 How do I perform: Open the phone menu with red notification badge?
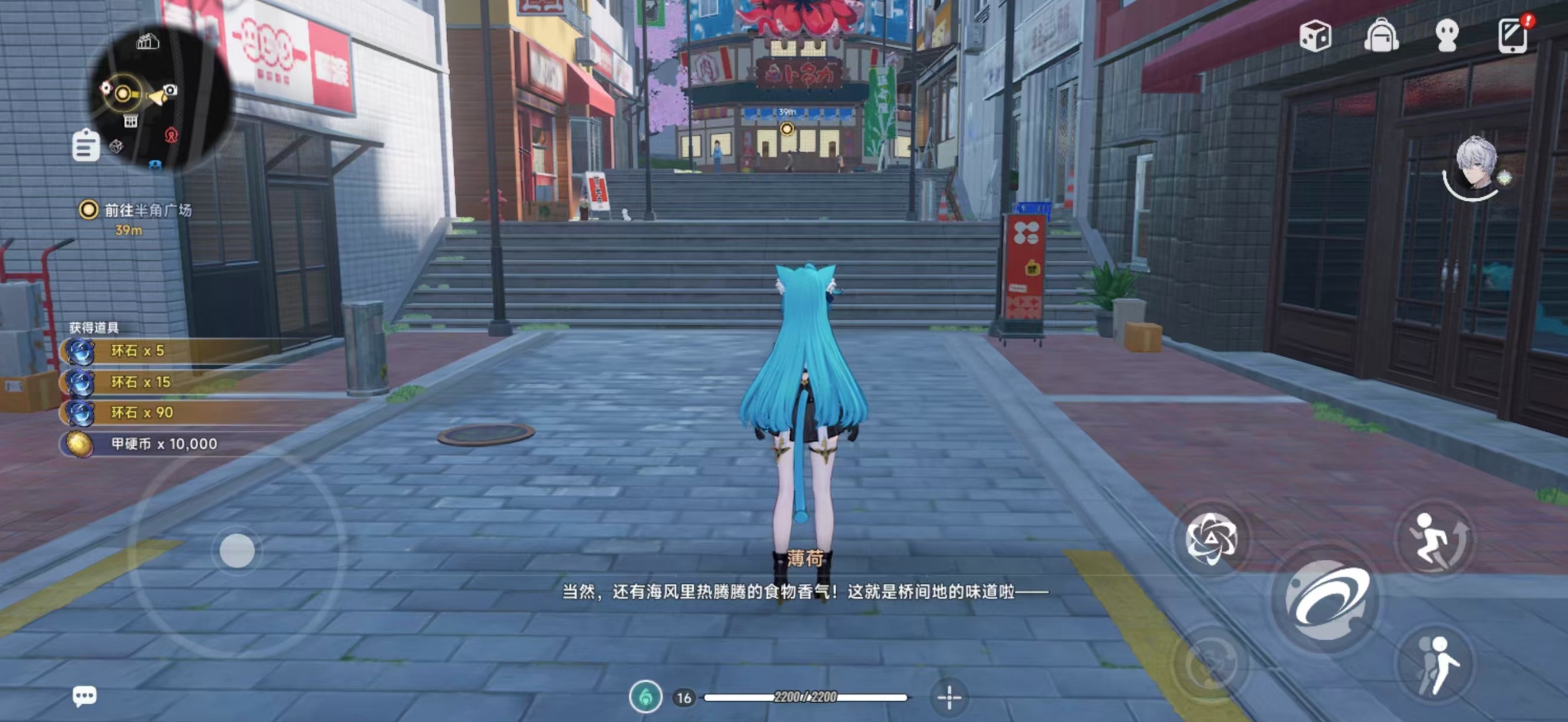[1514, 37]
